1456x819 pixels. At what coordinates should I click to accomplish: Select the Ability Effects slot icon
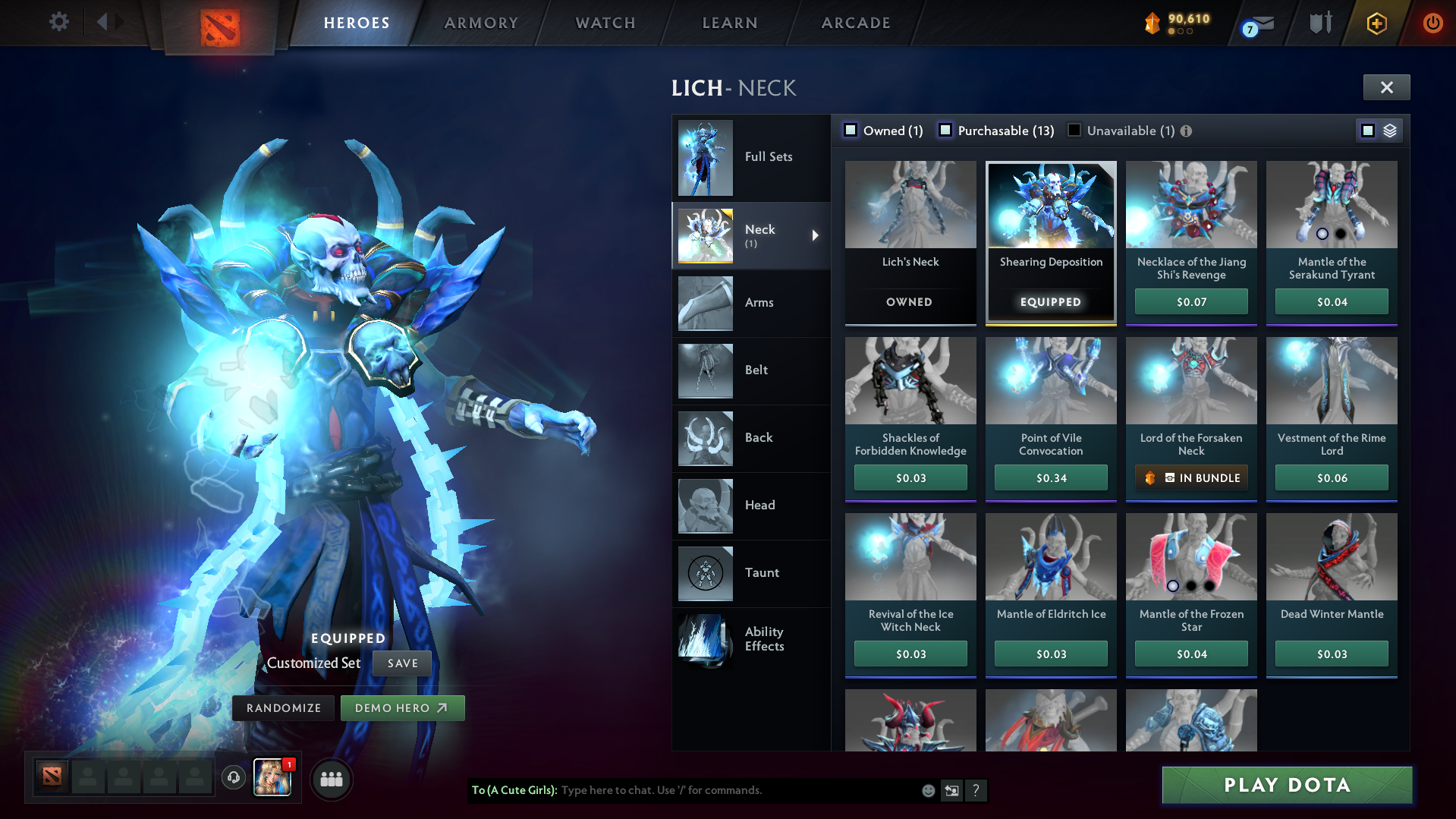[705, 640]
